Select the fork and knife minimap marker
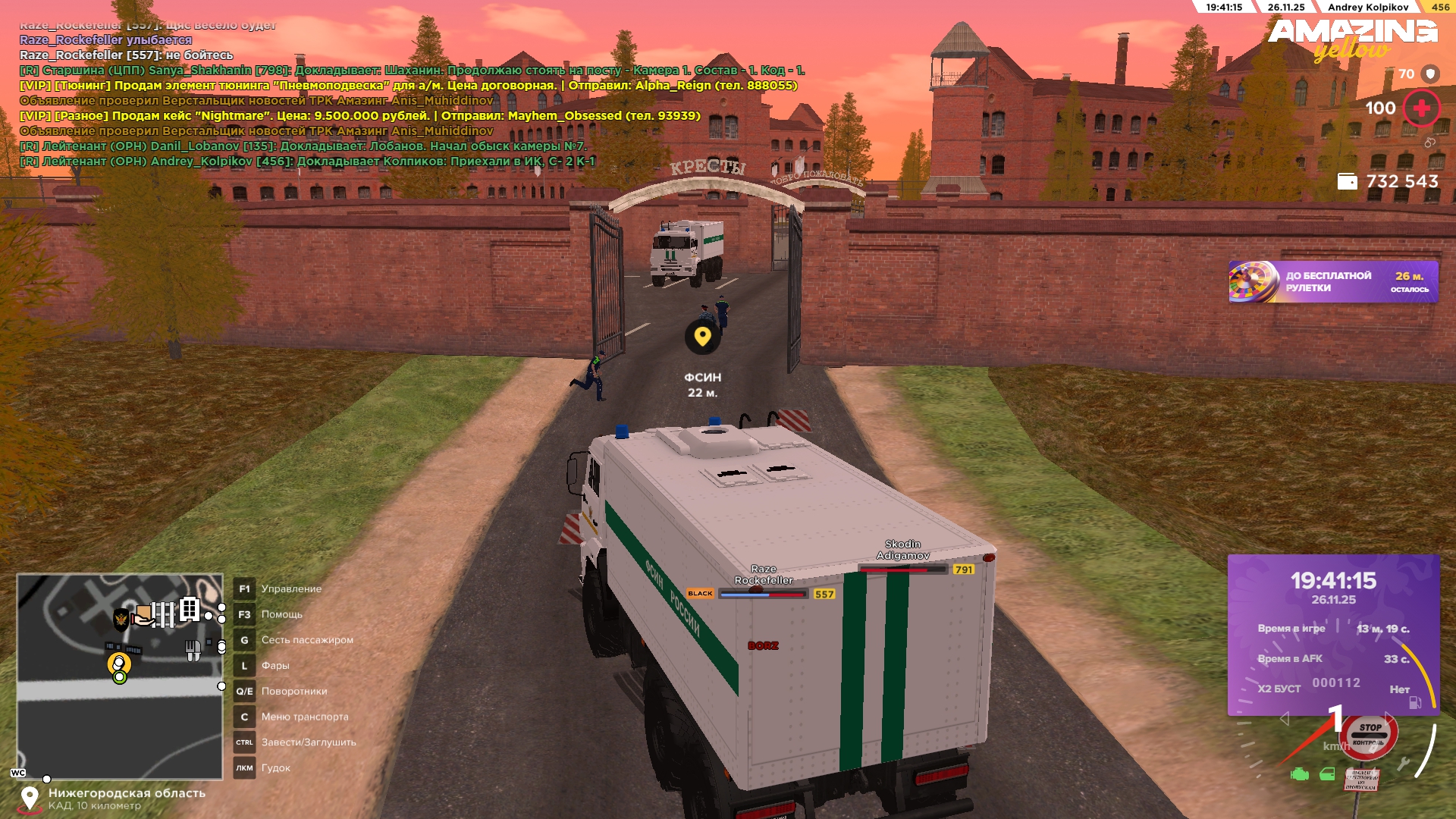Screen dimensions: 1456x819 click(x=193, y=649)
